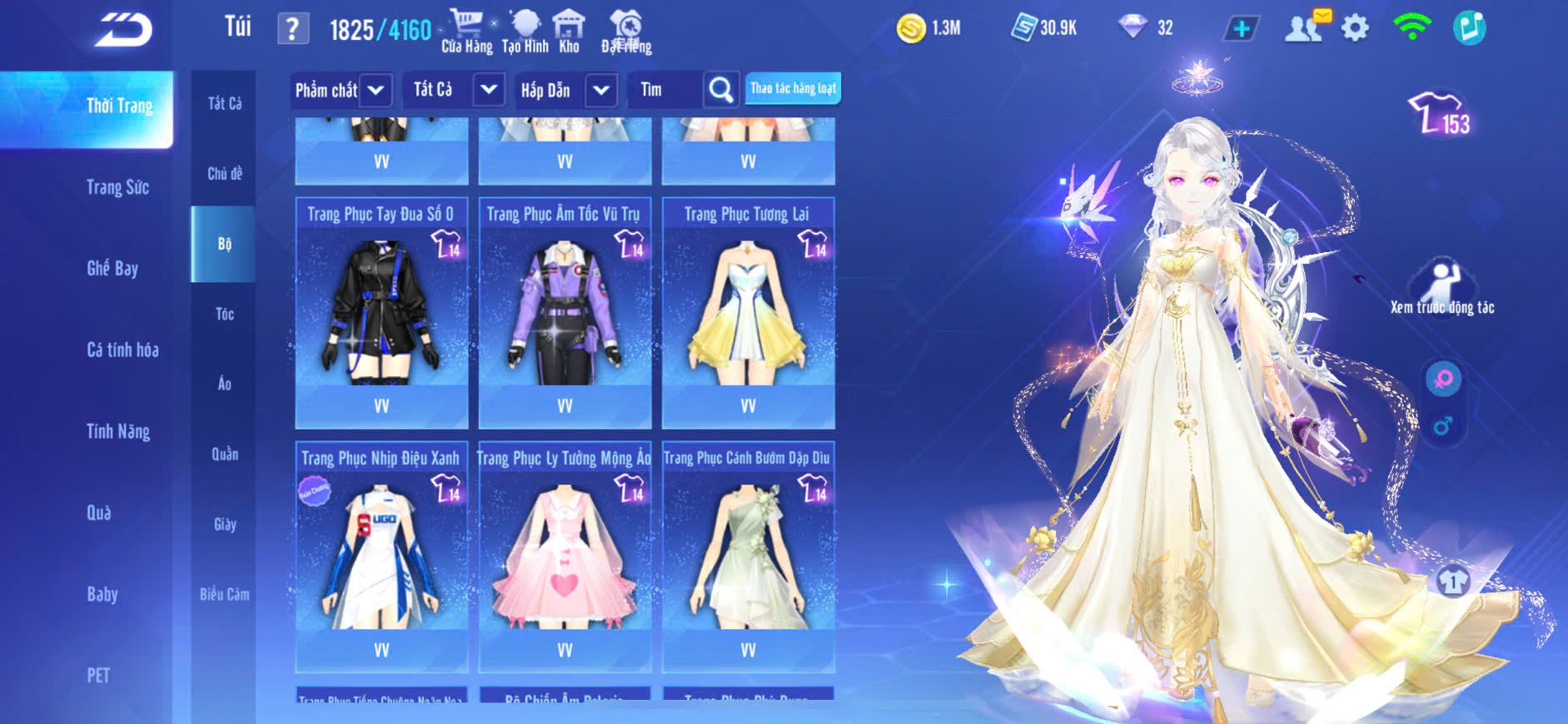Viewport: 1568px width, 724px height.
Task: Switch to Ghế Bay category
Action: [112, 268]
